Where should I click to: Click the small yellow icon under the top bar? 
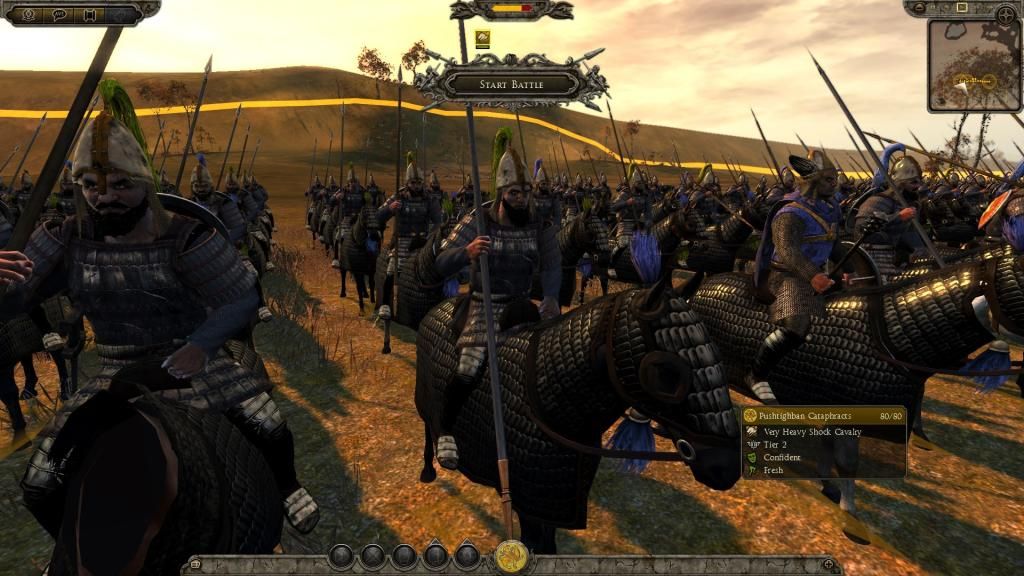pos(482,40)
